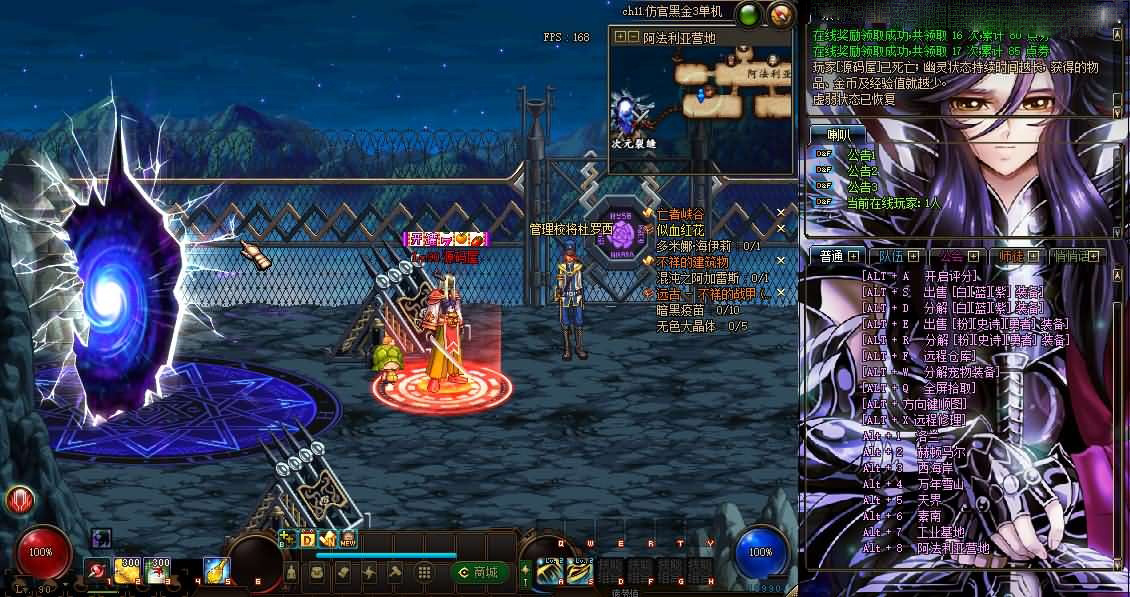The height and width of the screenshot is (597, 1130).
Task: Click the red round button above HP orb
Action: [x=19, y=500]
